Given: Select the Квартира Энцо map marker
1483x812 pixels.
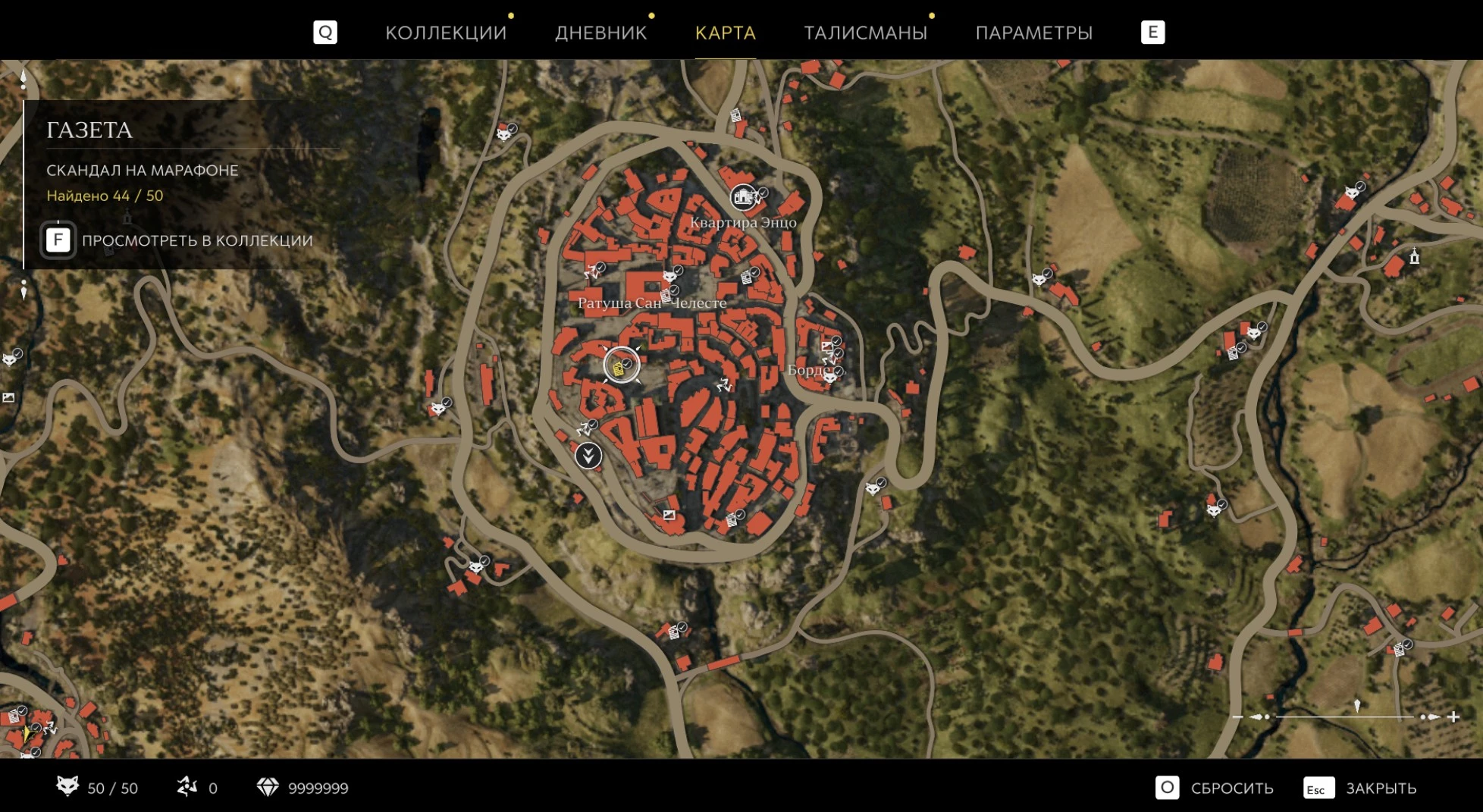Looking at the screenshot, I should (743, 198).
